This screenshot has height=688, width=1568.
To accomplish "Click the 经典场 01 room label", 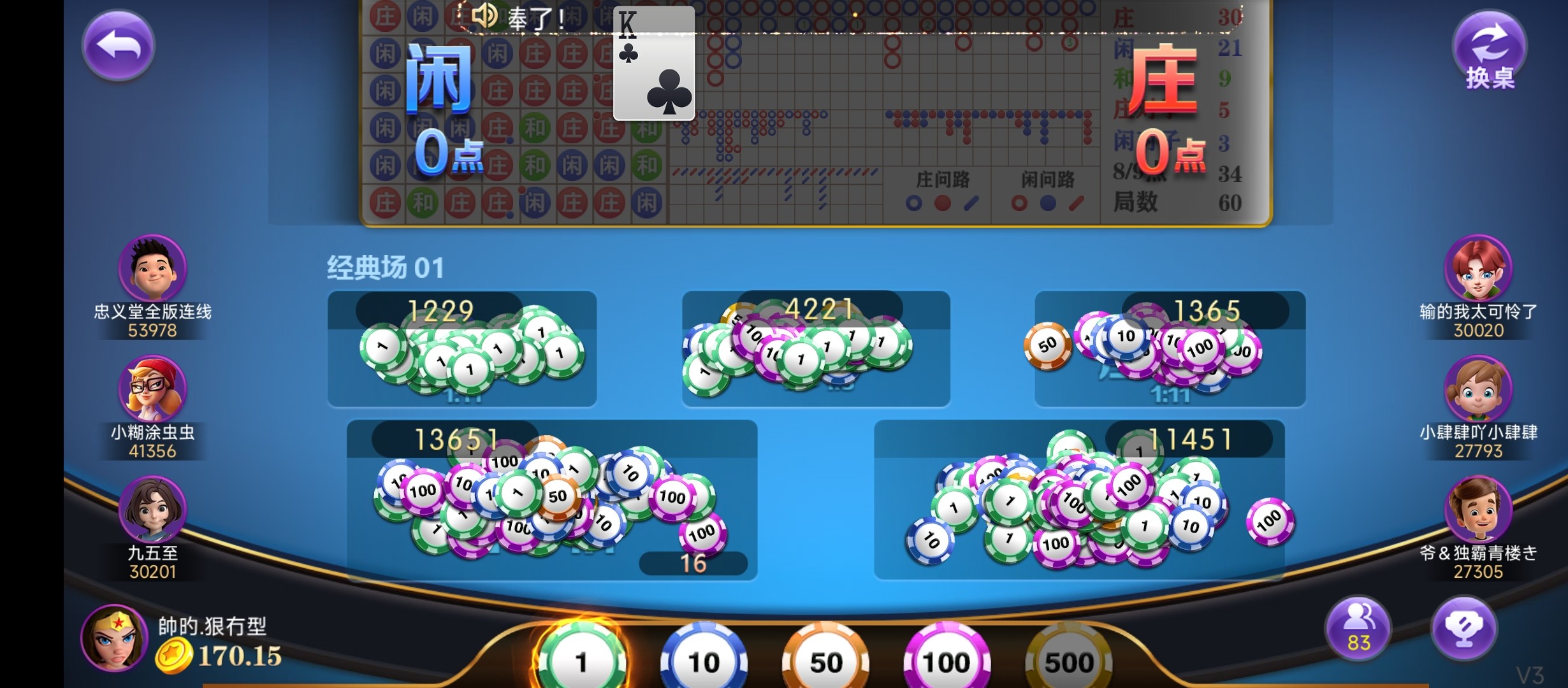I will [x=385, y=268].
